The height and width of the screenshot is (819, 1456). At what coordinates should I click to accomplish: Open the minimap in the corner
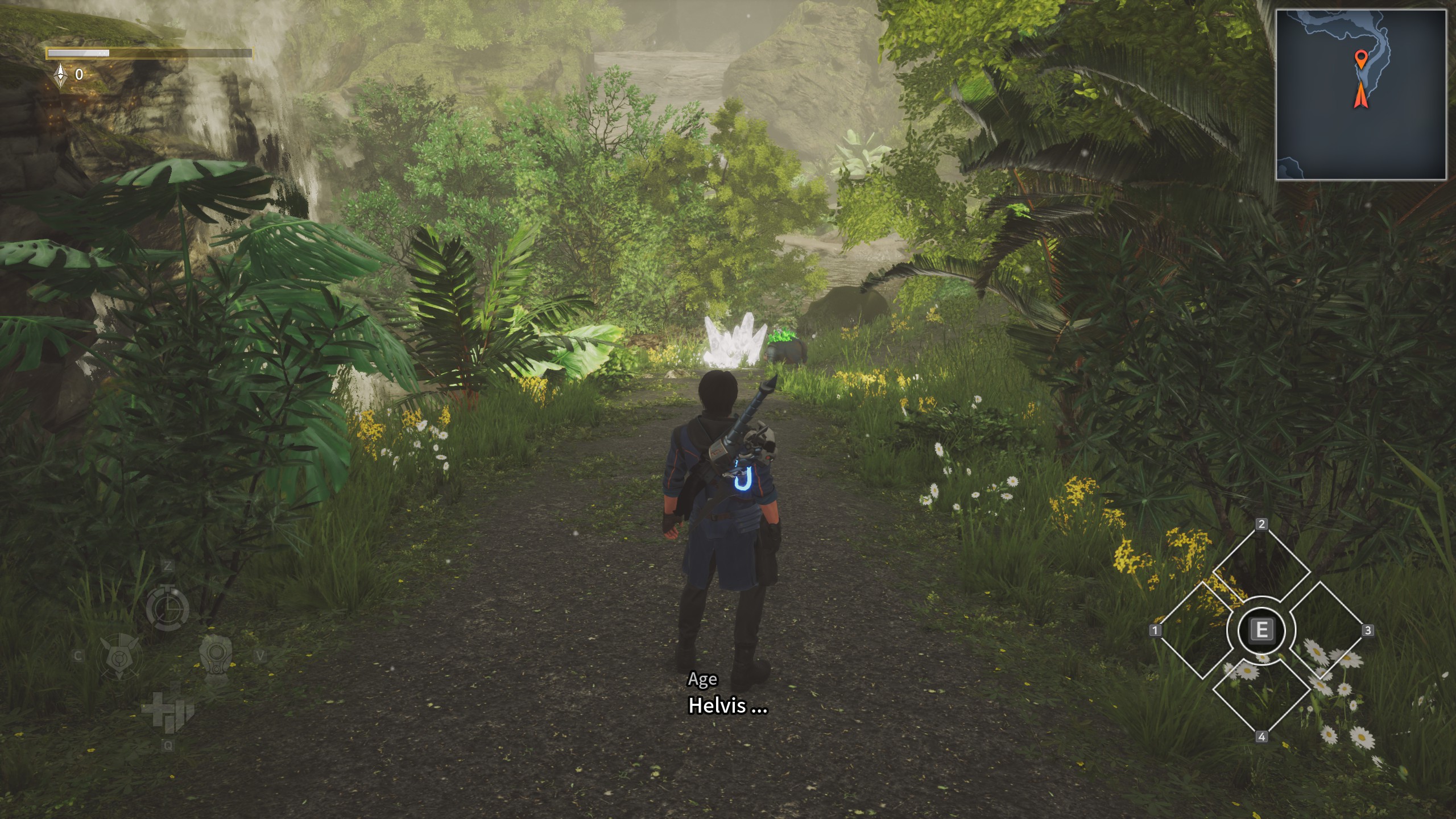pyautogui.click(x=1360, y=95)
